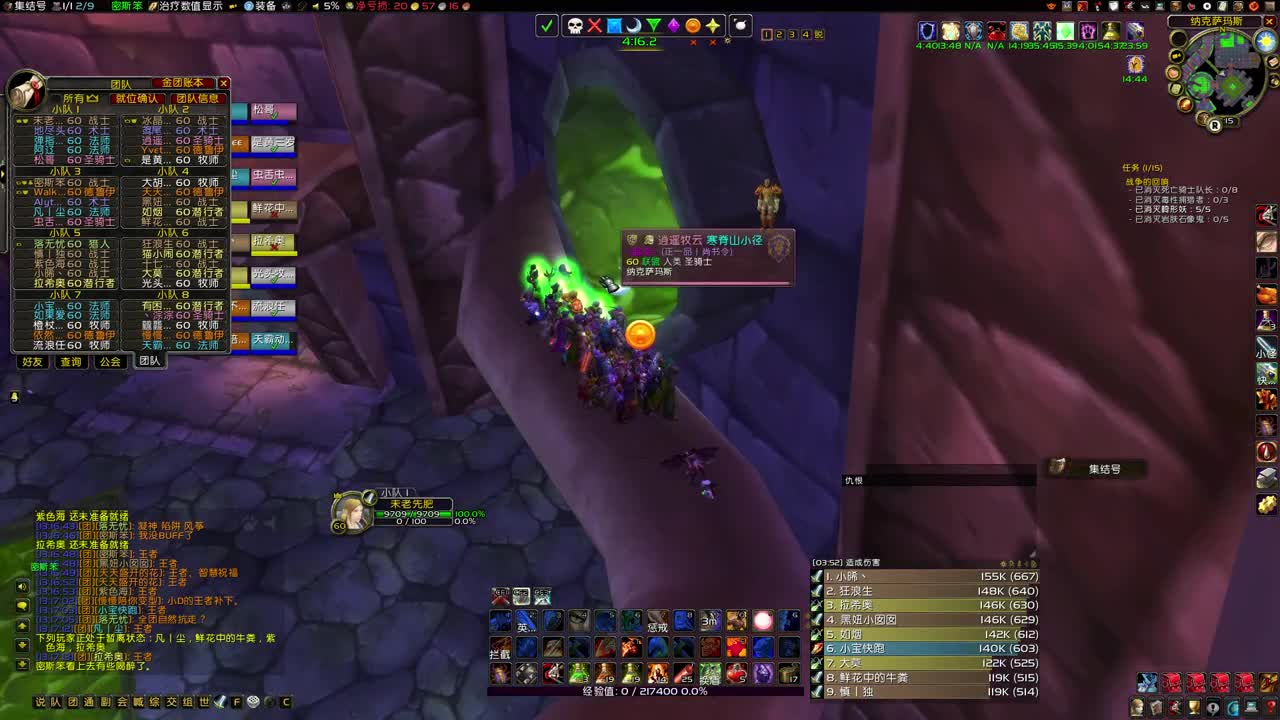Switch to the 公会 tab at panel bottom
The height and width of the screenshot is (720, 1280).
coord(110,361)
